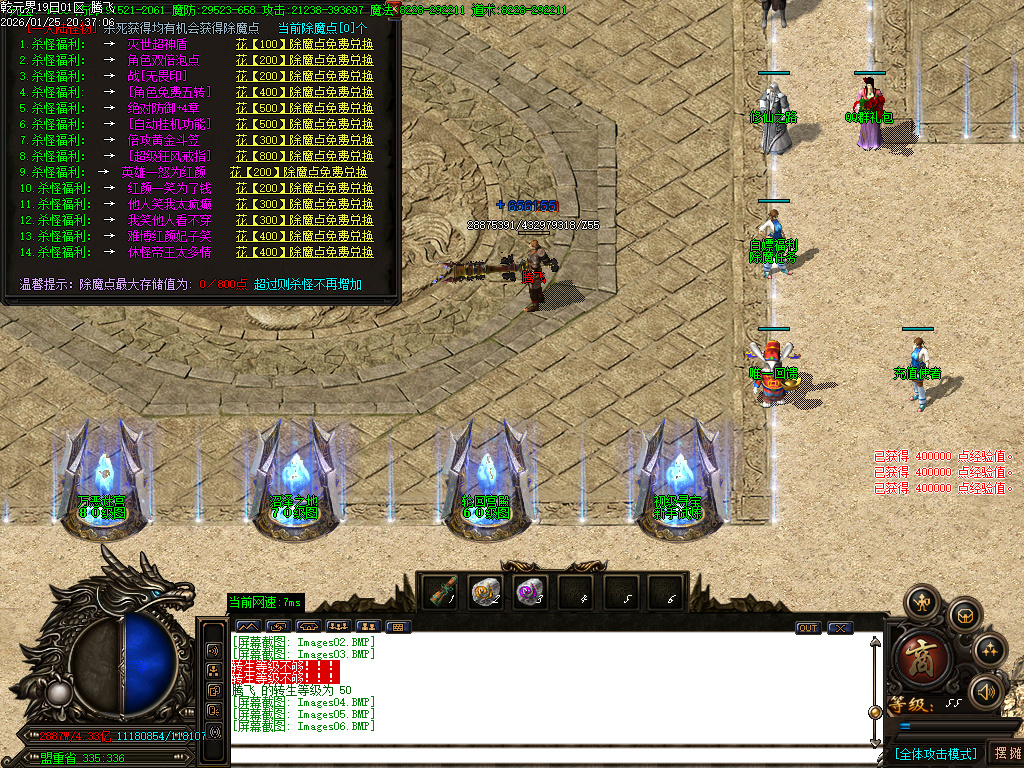
Task: Claim the 休怪帝王太多情 exchange link
Action: pyautogui.click(x=305, y=252)
